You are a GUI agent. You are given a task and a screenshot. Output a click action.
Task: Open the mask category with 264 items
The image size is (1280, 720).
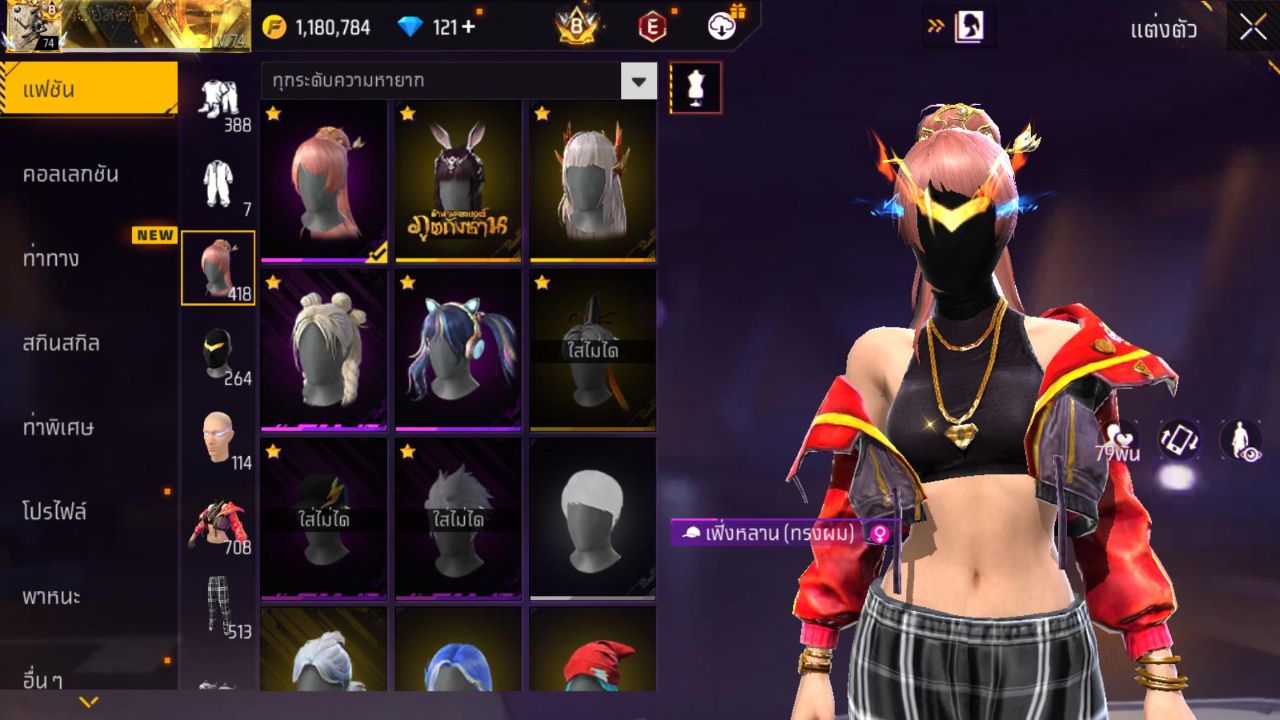pyautogui.click(x=218, y=352)
